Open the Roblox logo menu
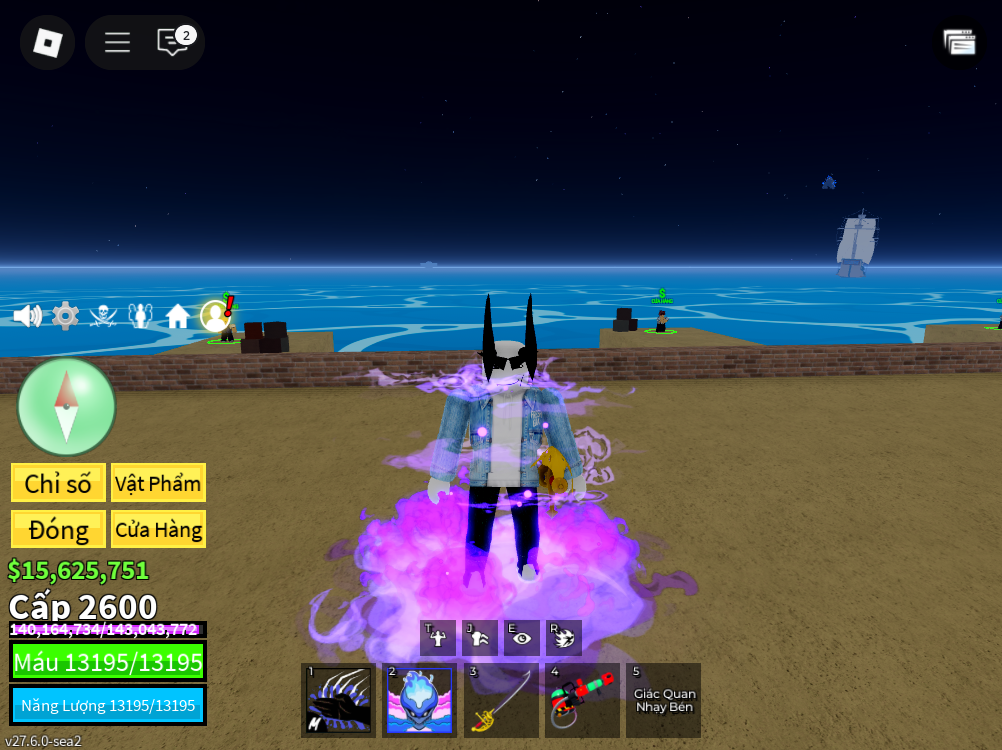This screenshot has height=750, width=1002. (x=48, y=42)
